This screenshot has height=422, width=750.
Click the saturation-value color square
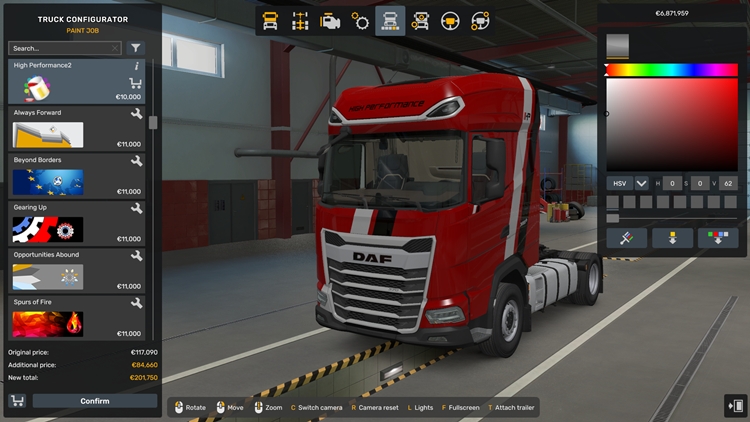pos(672,124)
